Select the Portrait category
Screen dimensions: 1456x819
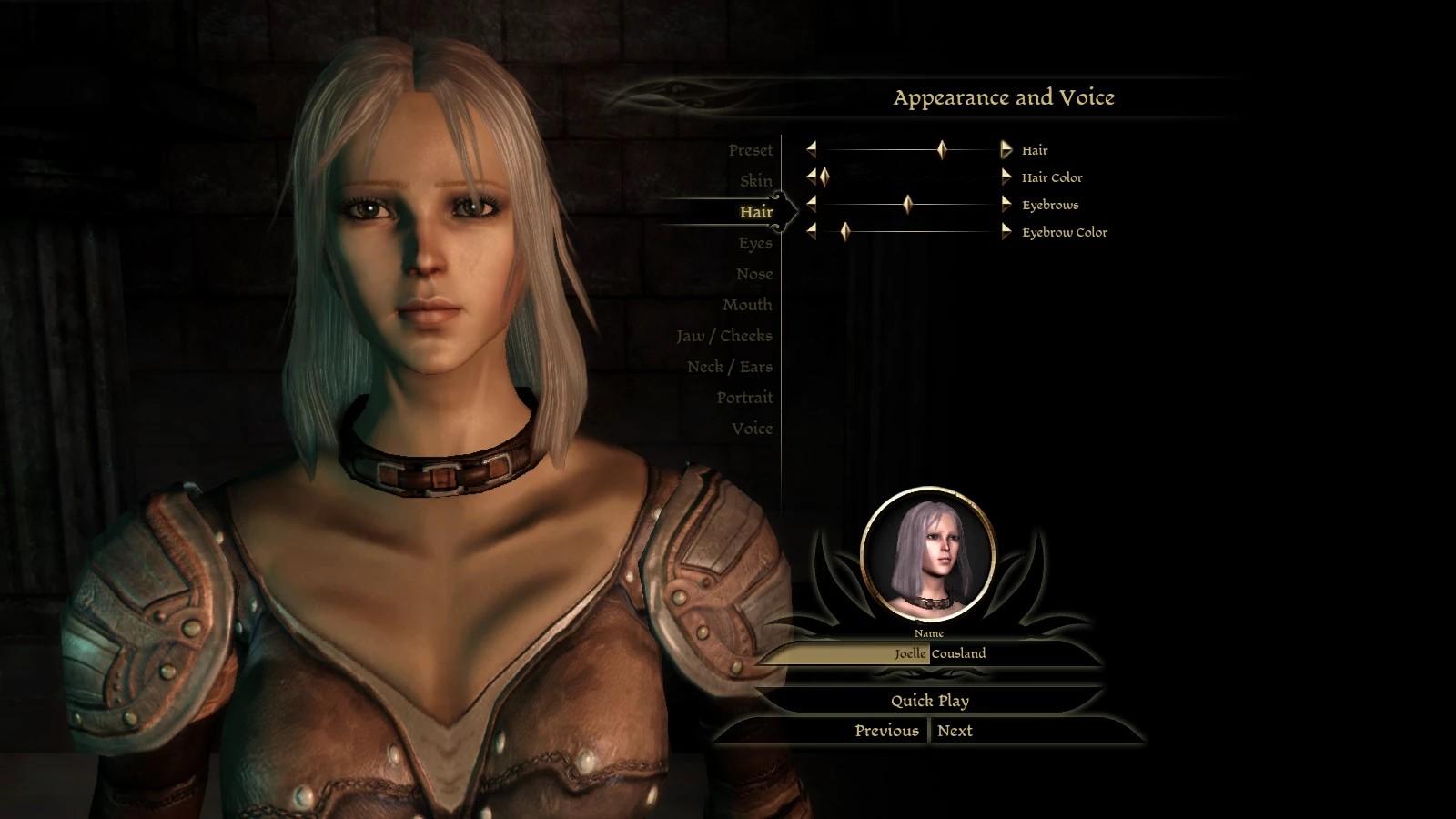point(743,398)
